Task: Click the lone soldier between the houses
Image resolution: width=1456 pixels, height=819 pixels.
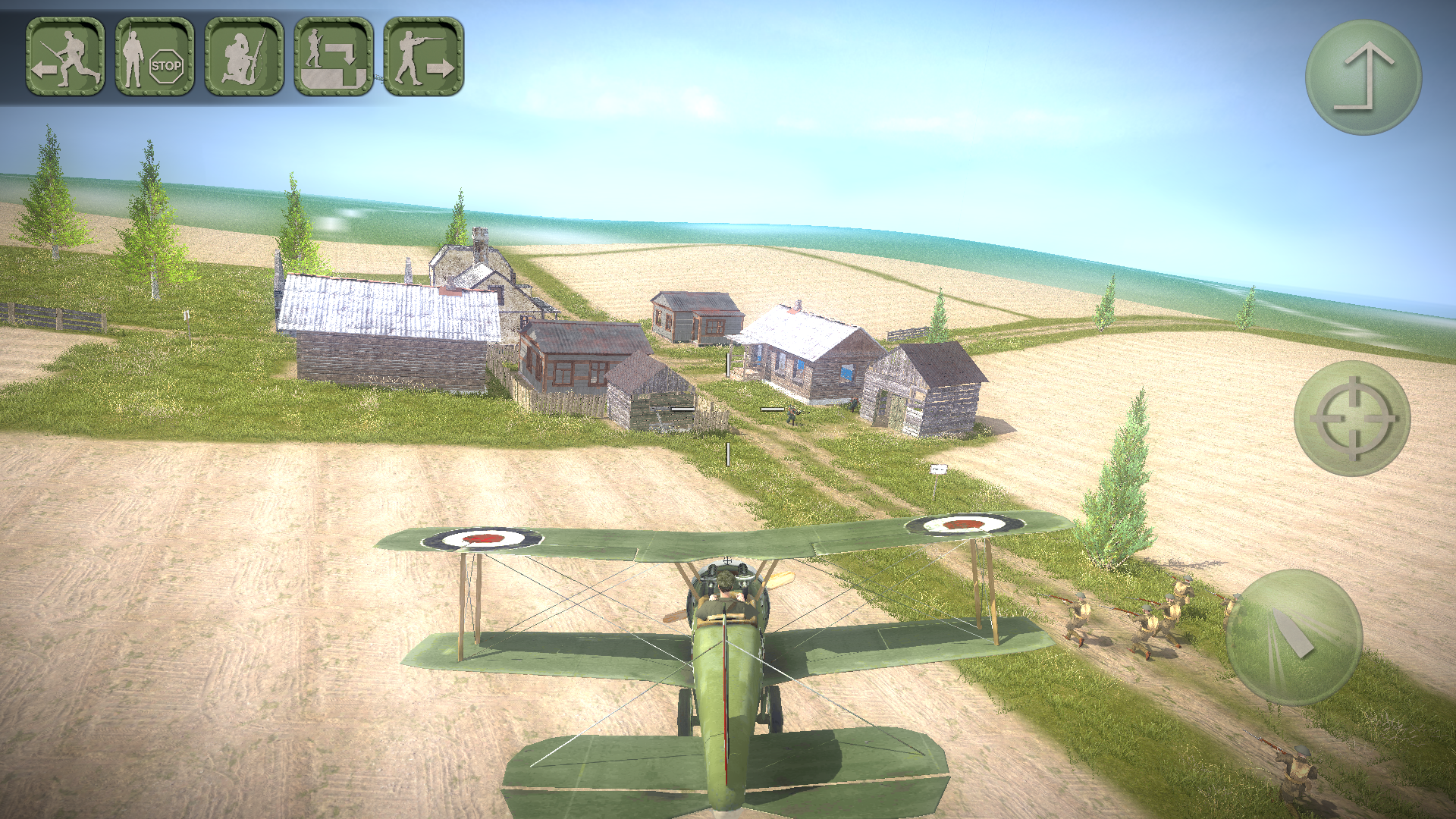Action: pyautogui.click(x=792, y=413)
